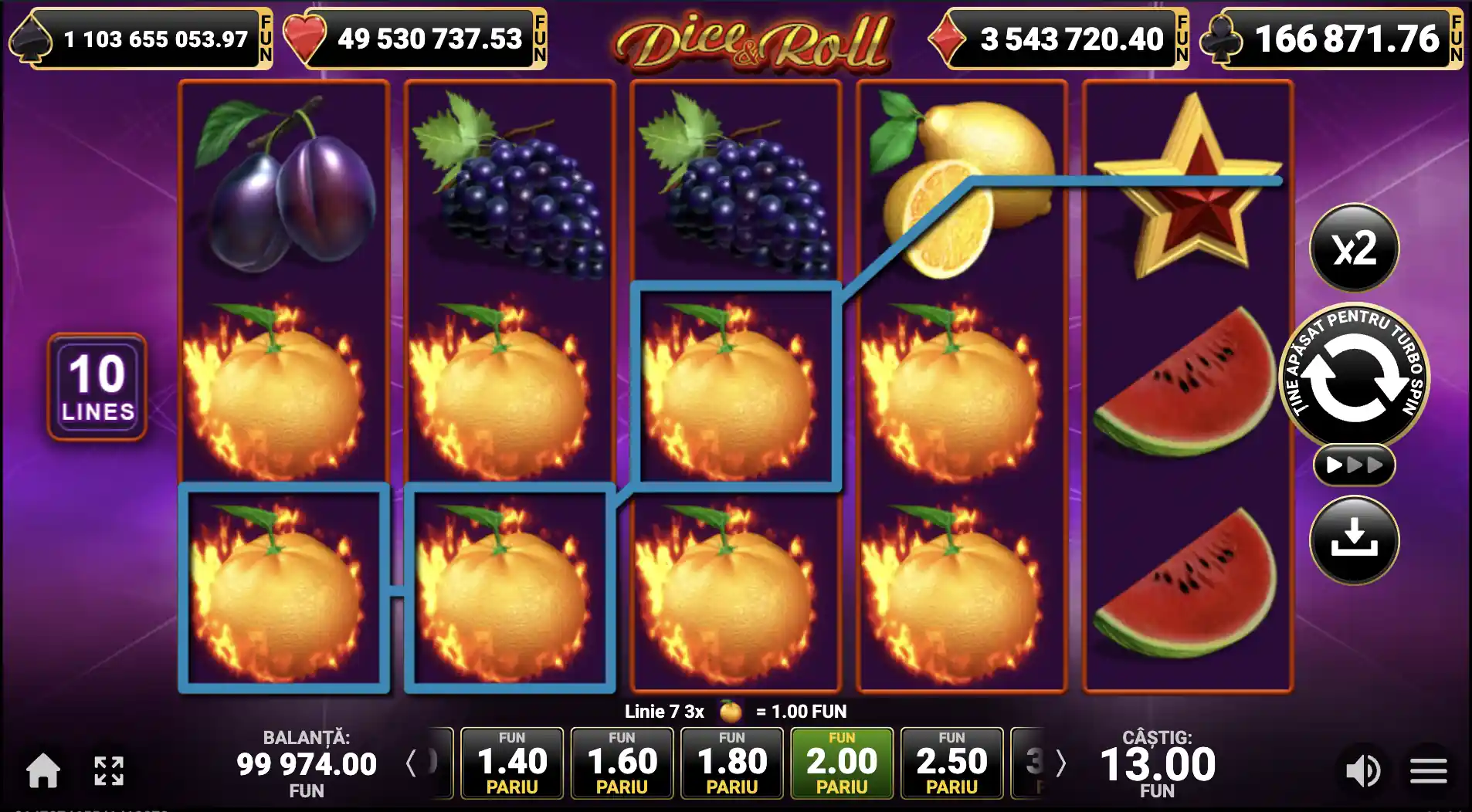
Task: Open the download button below the spin control
Action: tap(1355, 540)
